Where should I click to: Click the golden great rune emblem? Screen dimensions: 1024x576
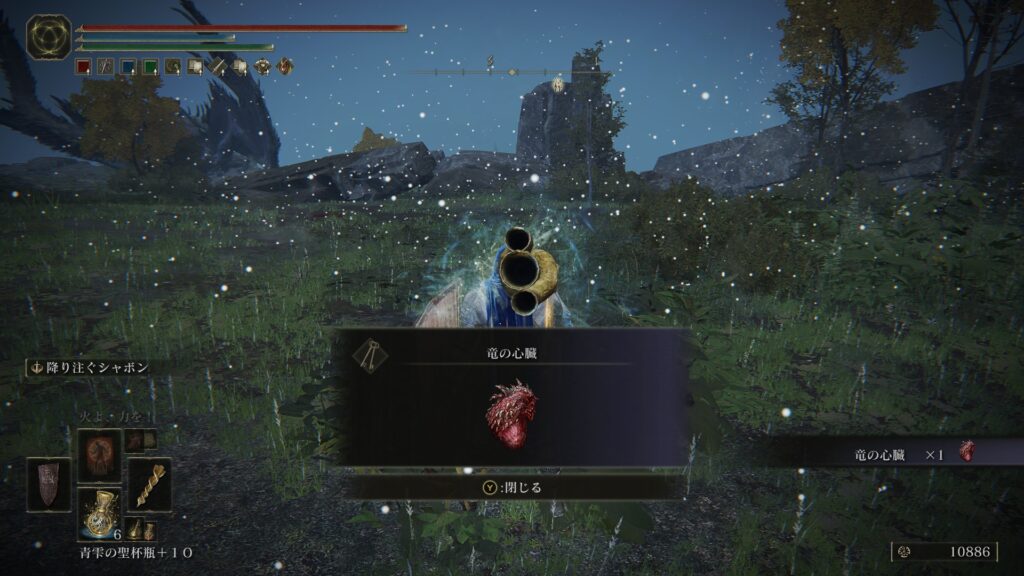[48, 37]
